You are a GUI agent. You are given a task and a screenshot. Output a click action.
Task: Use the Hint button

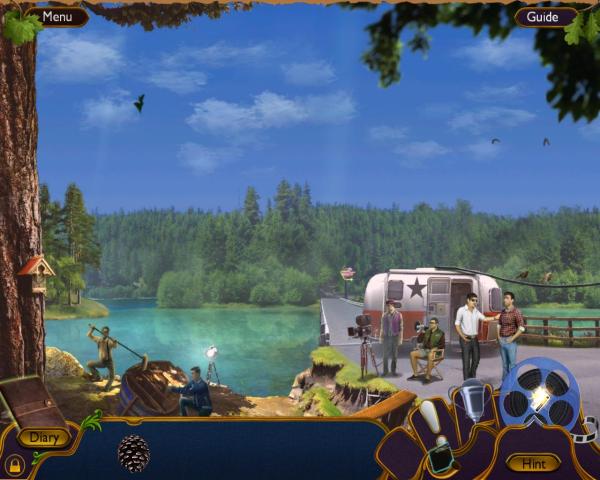533,462
